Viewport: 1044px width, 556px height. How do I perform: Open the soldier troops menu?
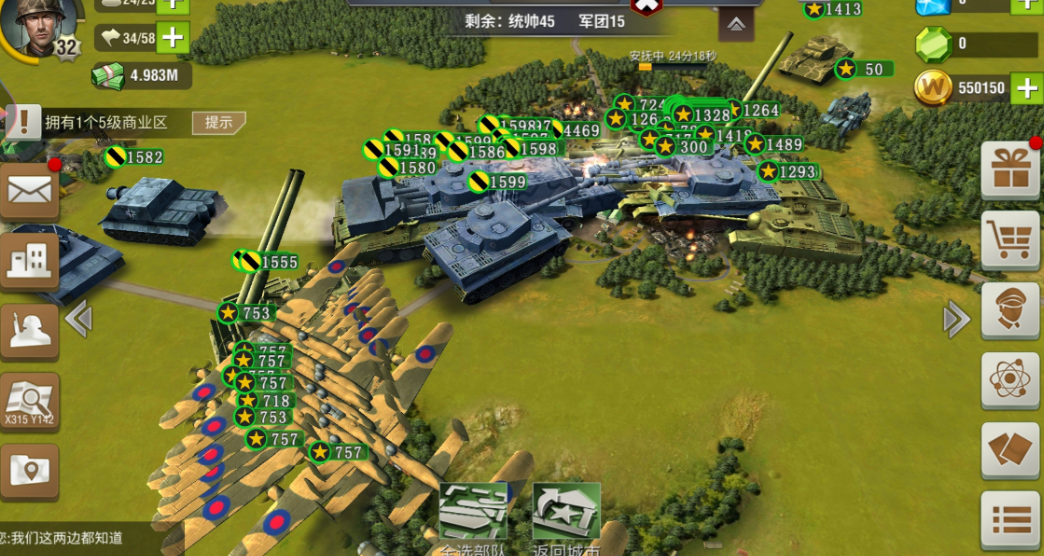pyautogui.click(x=29, y=329)
